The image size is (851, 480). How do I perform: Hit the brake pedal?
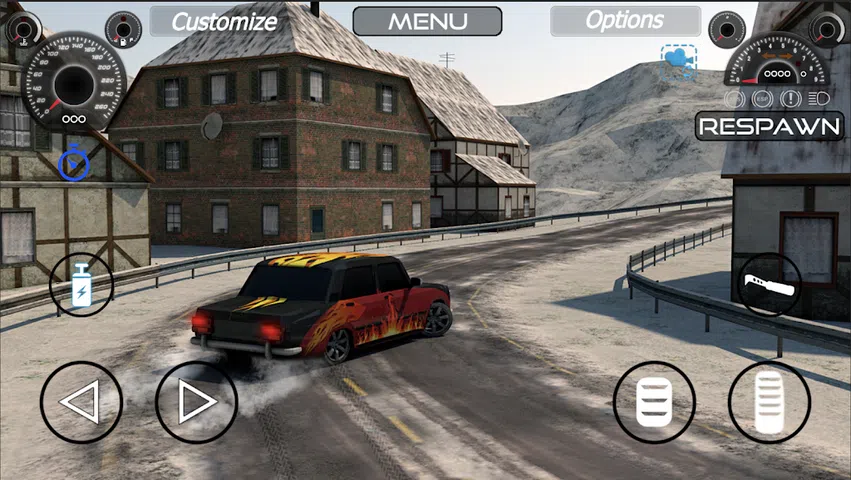coord(654,402)
